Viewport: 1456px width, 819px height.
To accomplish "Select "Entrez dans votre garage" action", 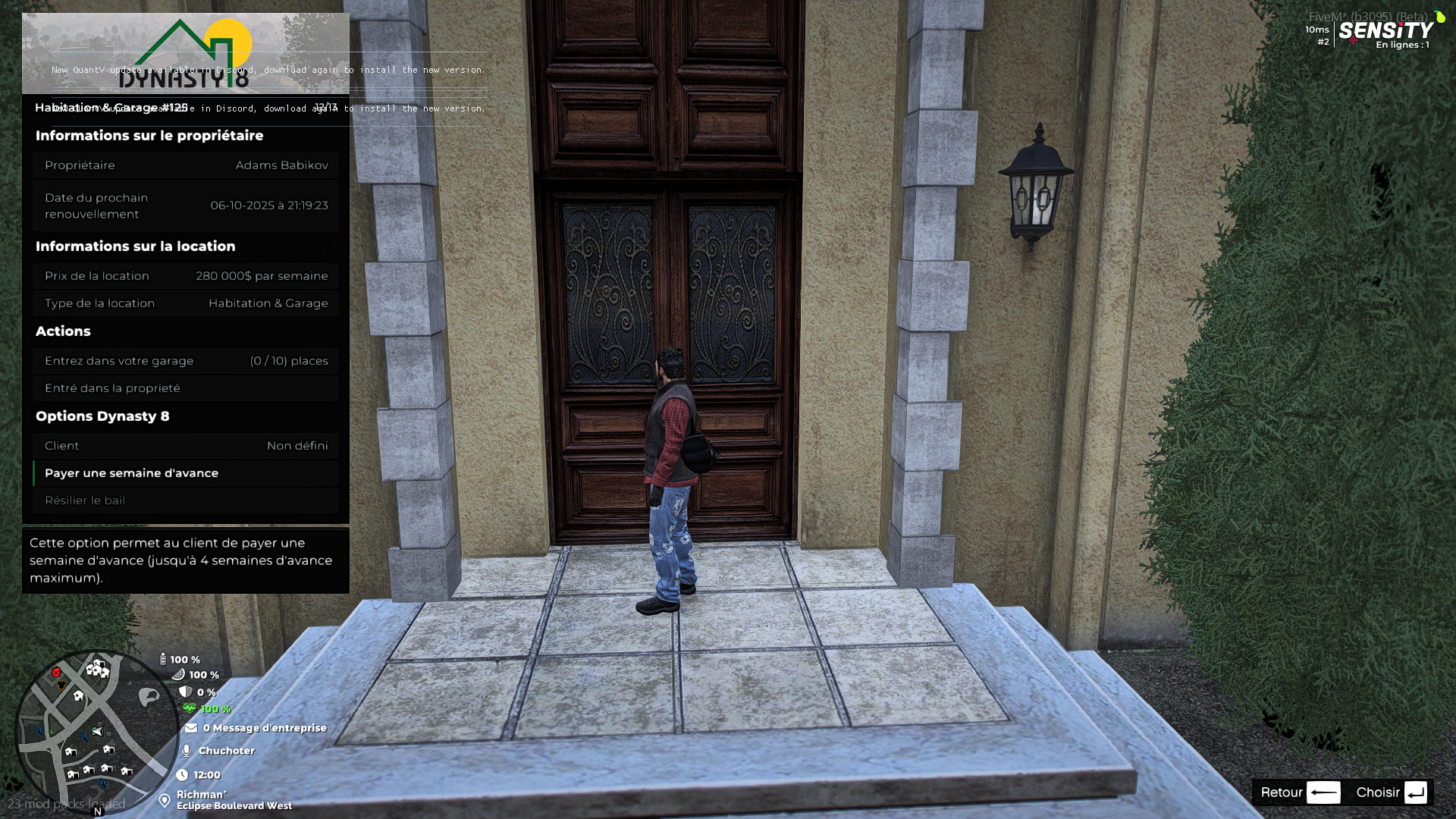I will pos(186,361).
